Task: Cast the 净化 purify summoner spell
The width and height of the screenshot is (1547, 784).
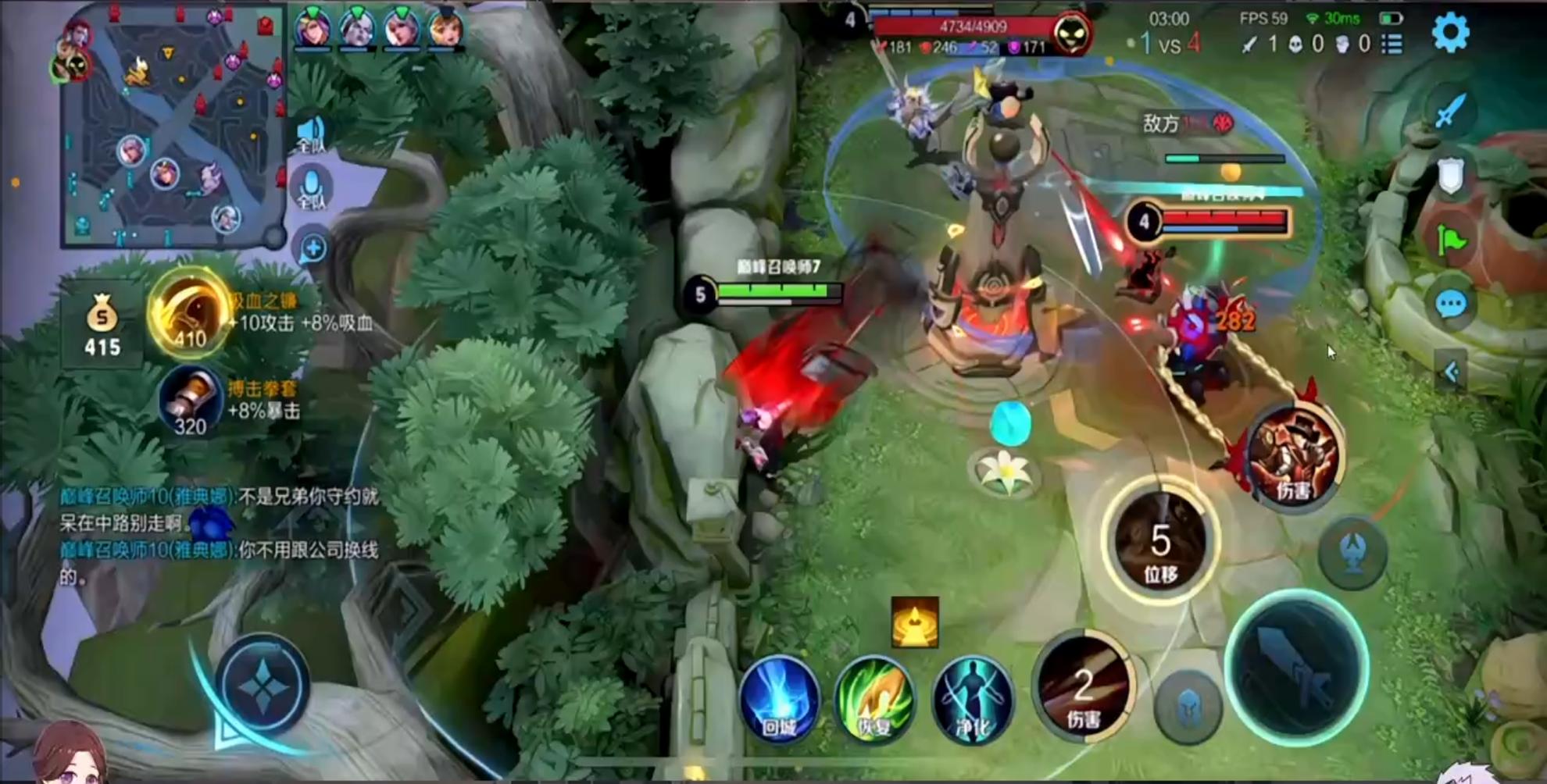Action: click(x=972, y=700)
